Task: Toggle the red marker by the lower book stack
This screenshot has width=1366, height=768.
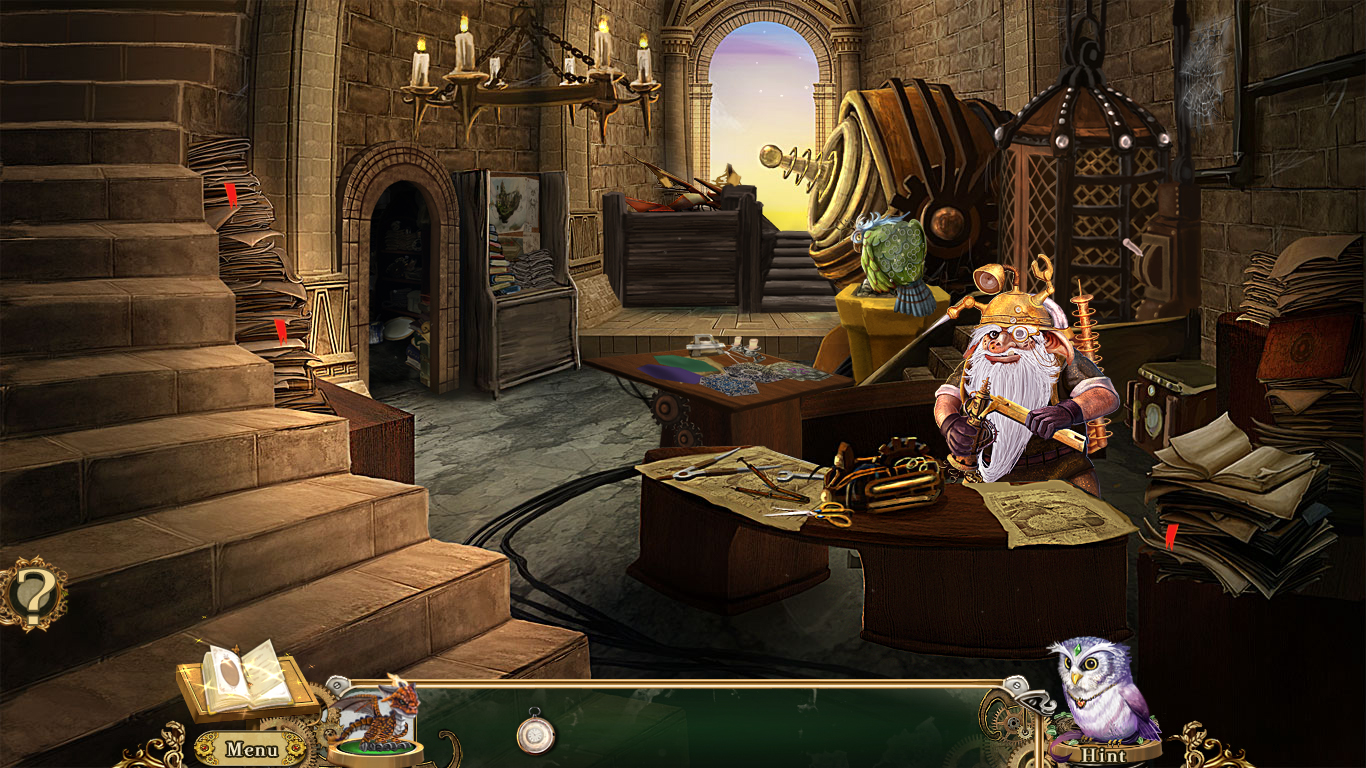Action: [283, 330]
